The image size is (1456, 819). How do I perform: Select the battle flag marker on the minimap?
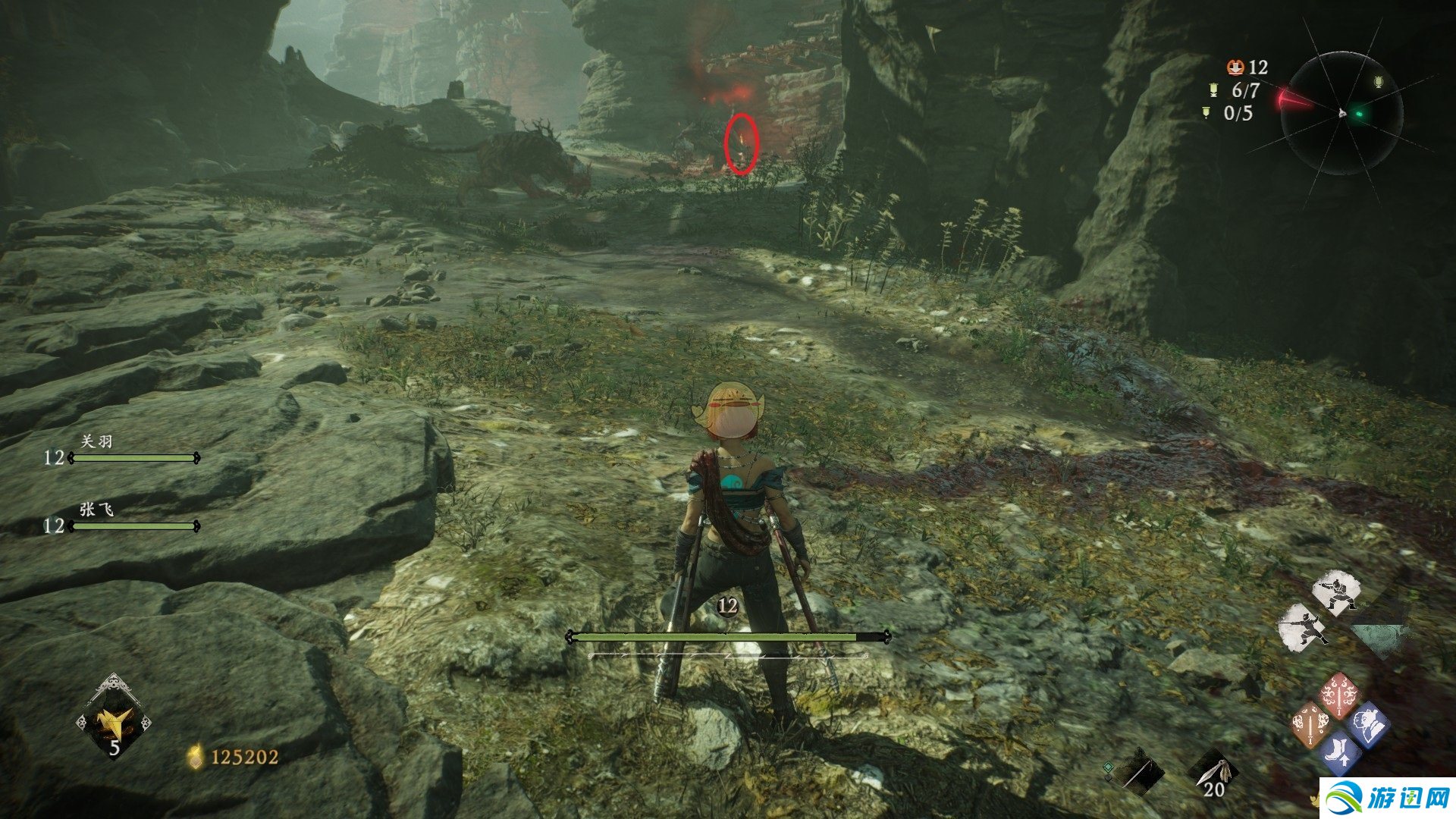[1378, 82]
